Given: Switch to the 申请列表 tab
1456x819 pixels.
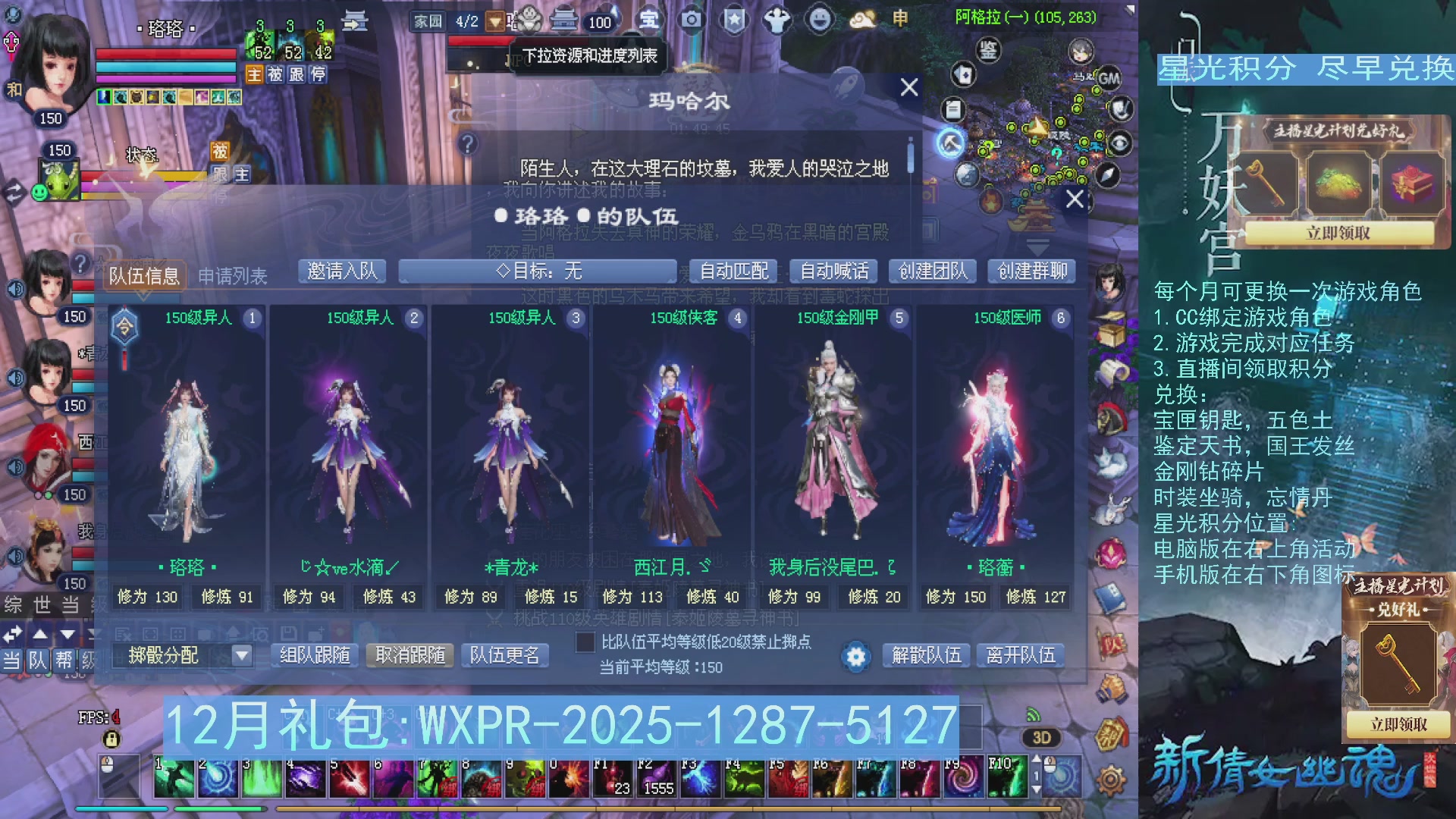Looking at the screenshot, I should tap(231, 275).
